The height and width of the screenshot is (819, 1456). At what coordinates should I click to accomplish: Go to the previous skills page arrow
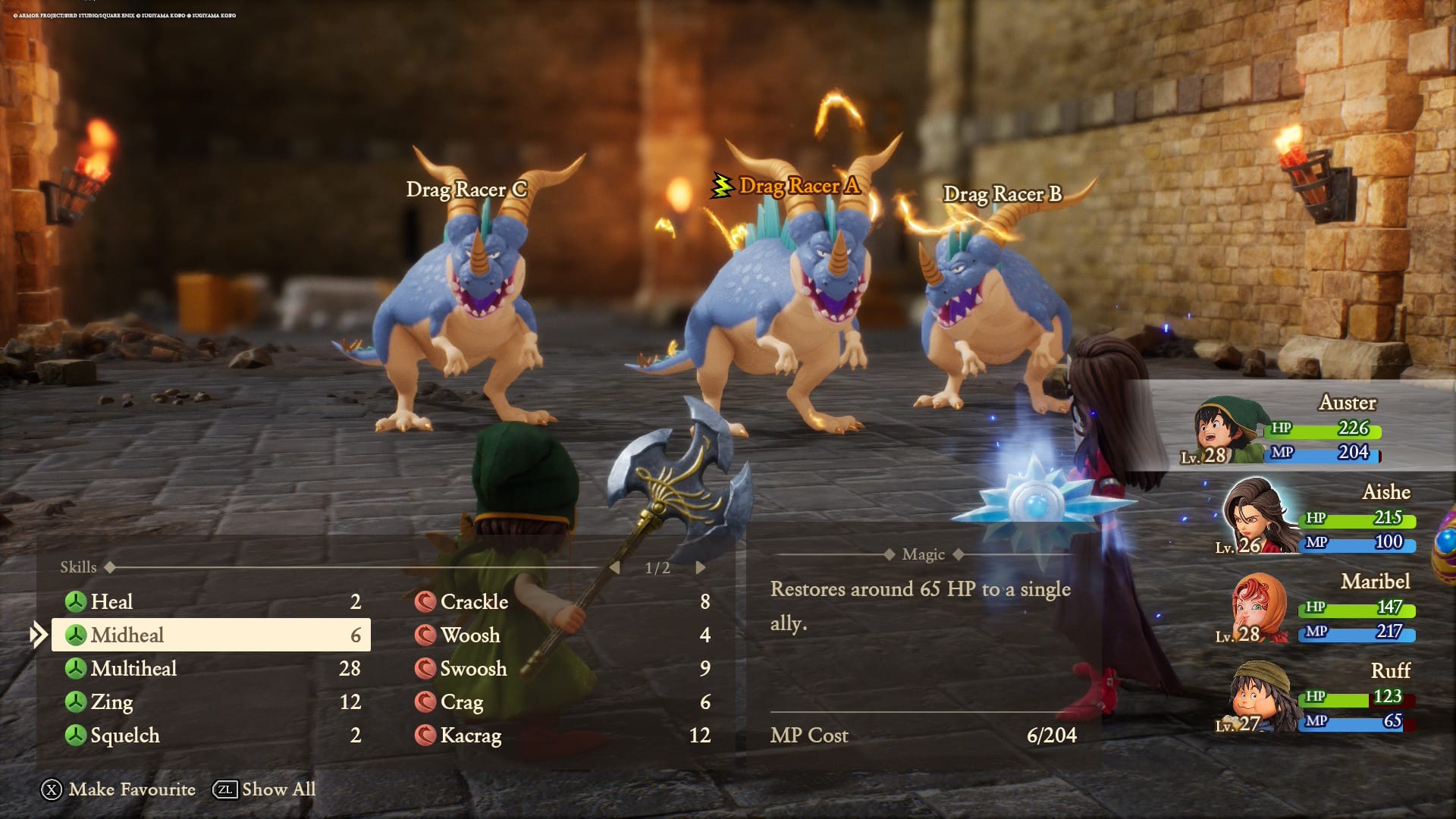click(x=615, y=567)
